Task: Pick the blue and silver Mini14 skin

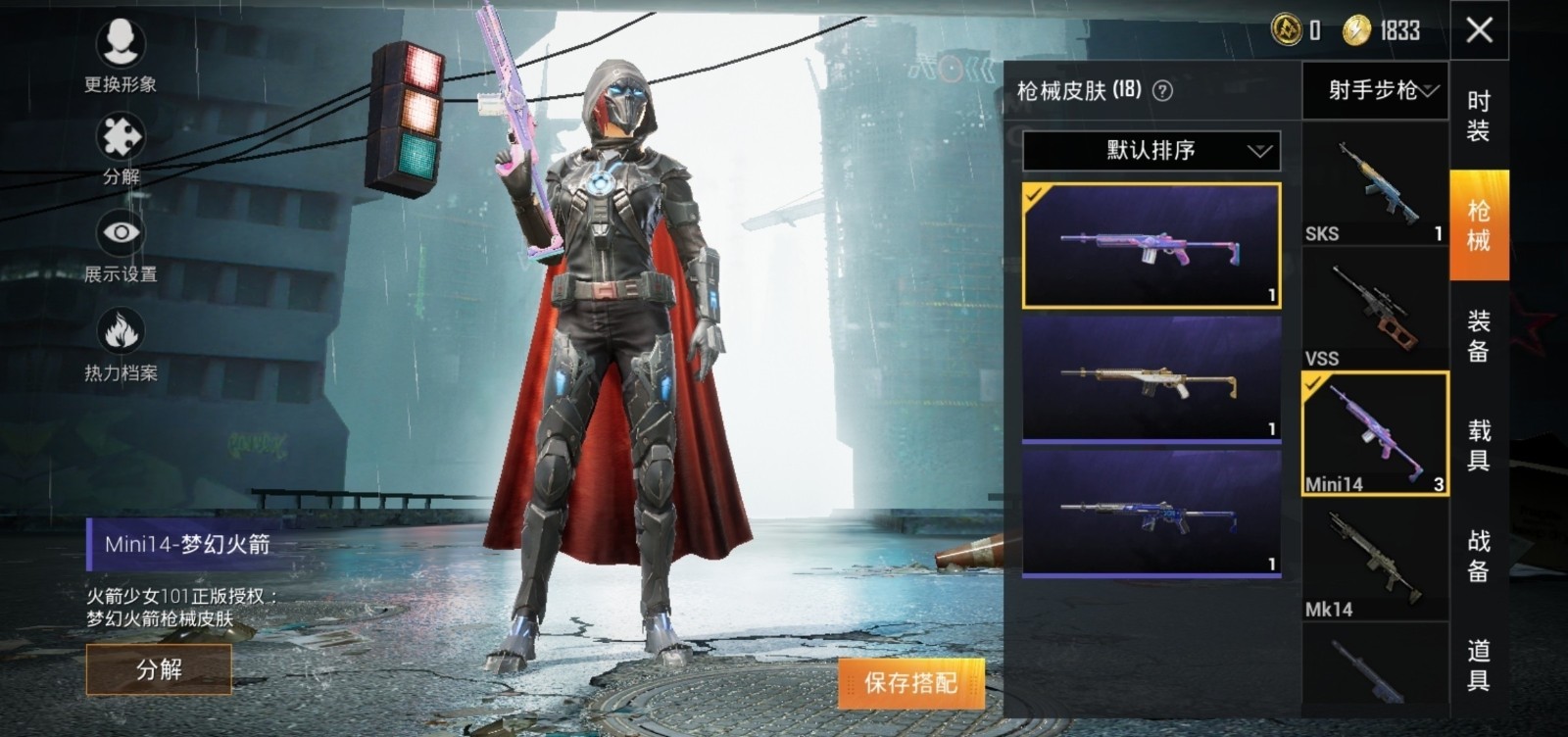Action: coord(1151,512)
